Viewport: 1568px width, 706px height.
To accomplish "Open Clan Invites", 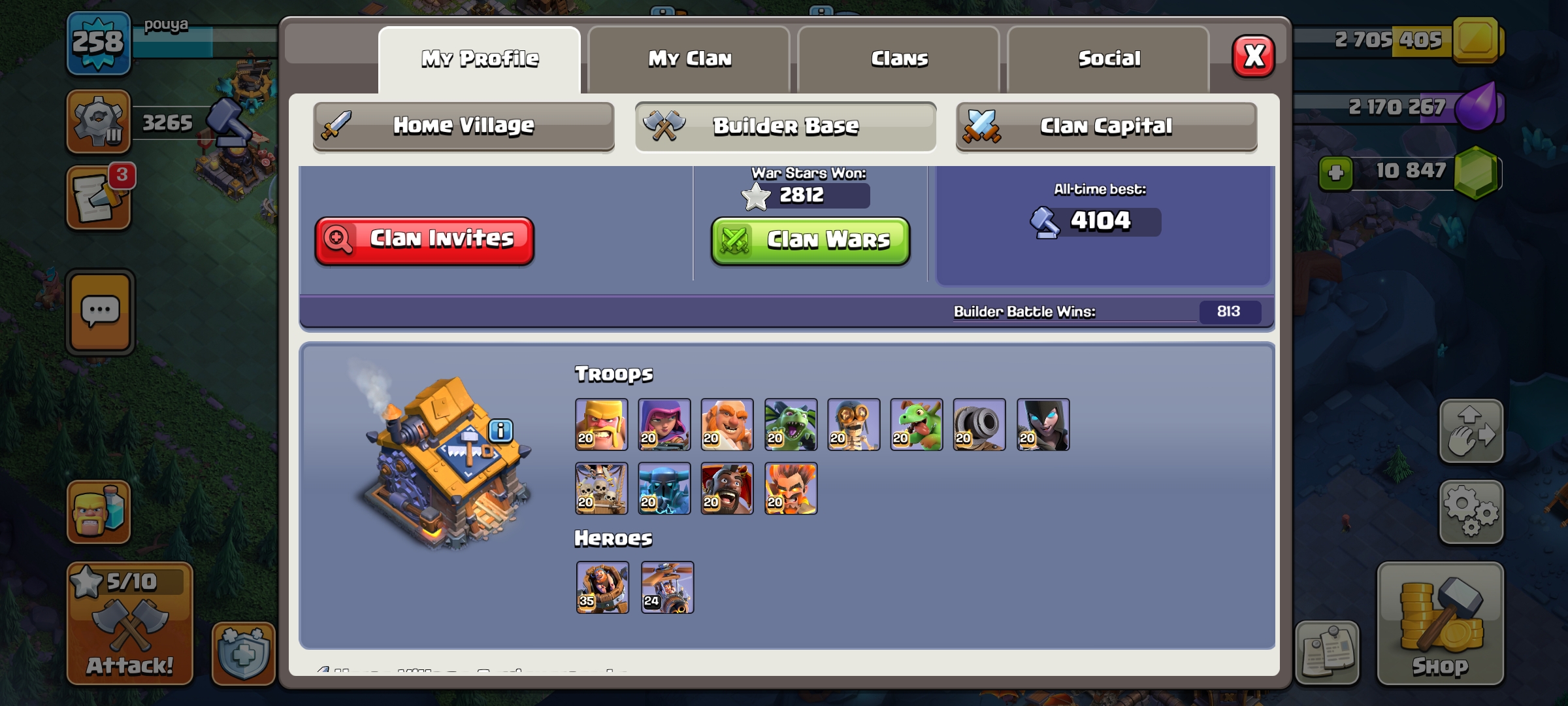I will (x=425, y=240).
